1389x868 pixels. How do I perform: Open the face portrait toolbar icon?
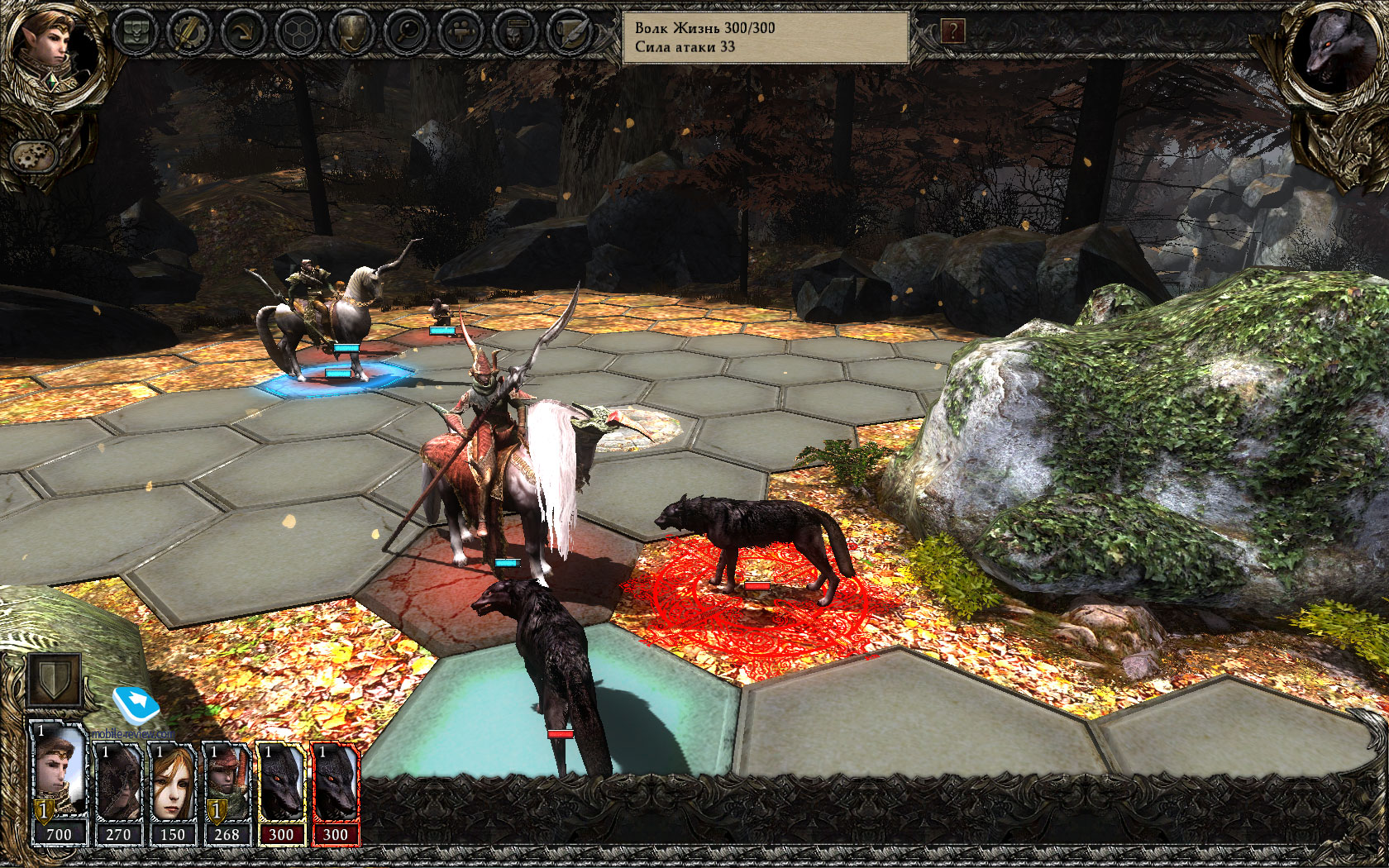(x=514, y=32)
